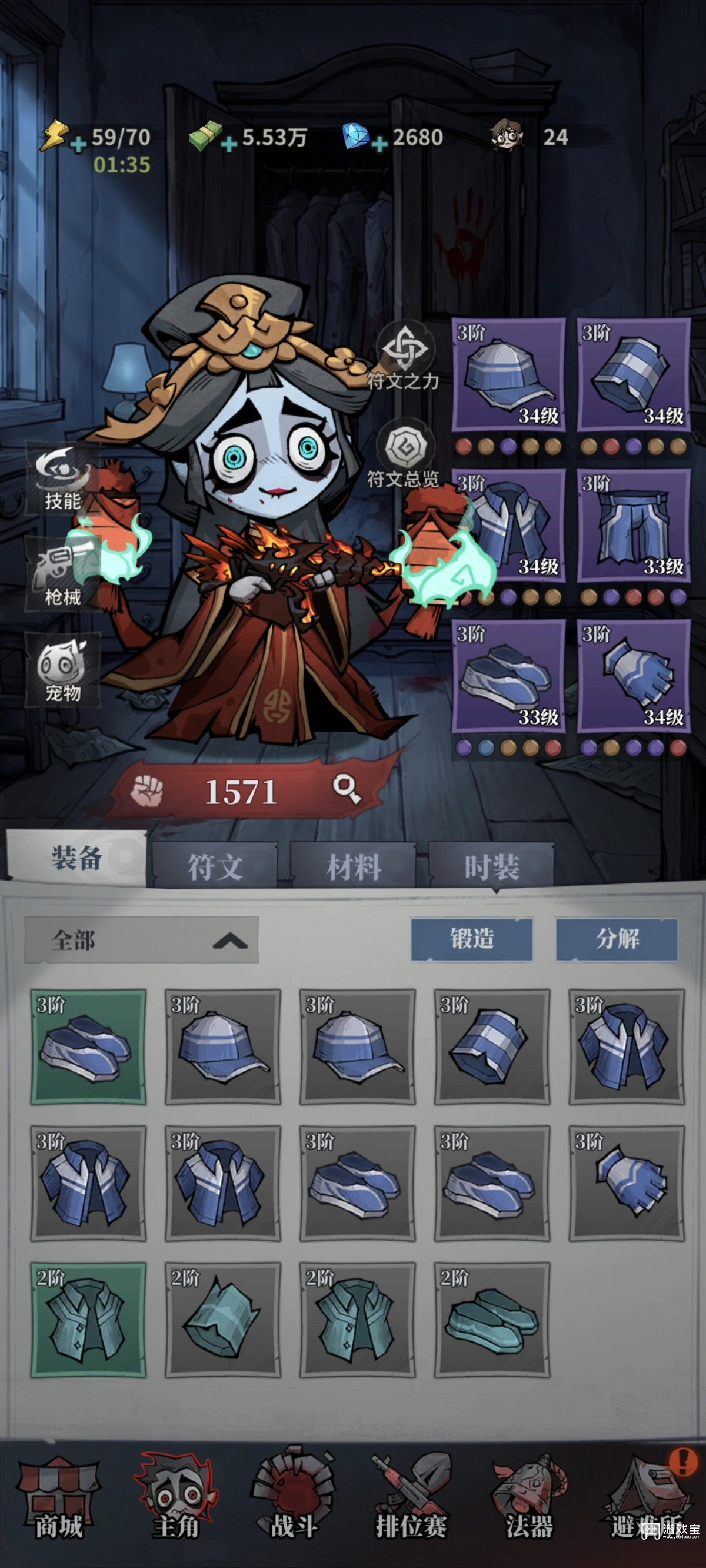Click the 分解 dismantle button
Image resolution: width=706 pixels, height=1568 pixels.
617,939
